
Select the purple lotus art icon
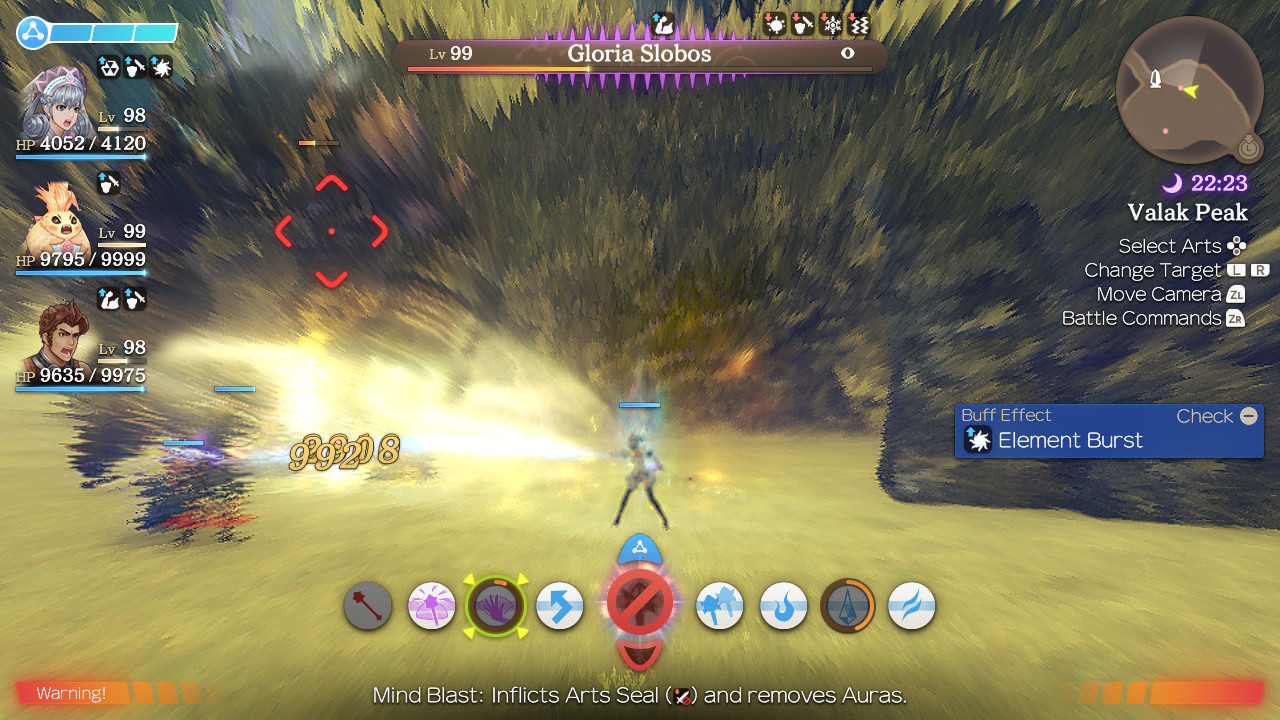click(x=431, y=605)
